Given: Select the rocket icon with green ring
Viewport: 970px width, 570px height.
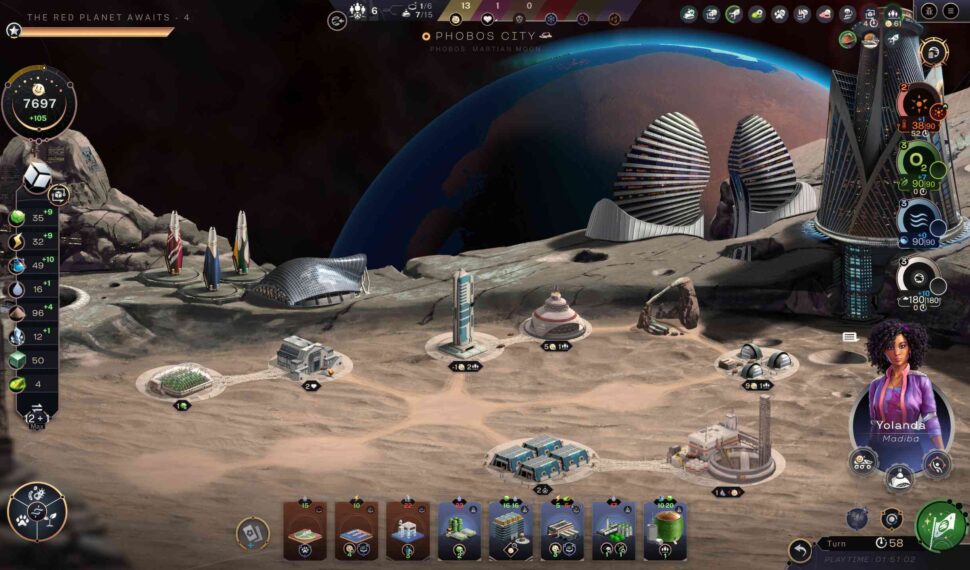Looking at the screenshot, I should pos(734,14).
